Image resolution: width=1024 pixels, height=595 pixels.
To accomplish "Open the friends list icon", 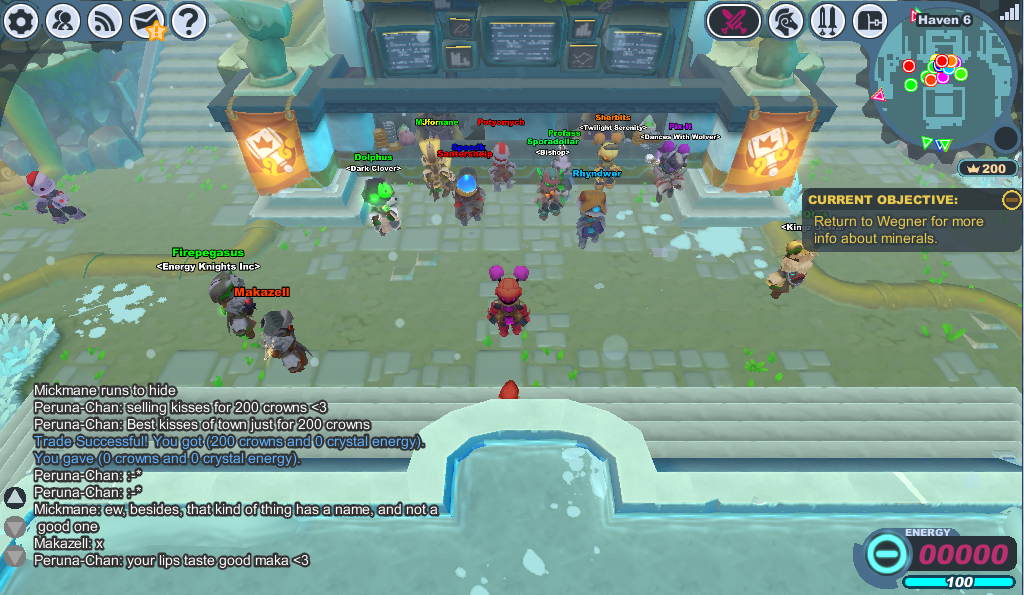I will pyautogui.click(x=63, y=20).
